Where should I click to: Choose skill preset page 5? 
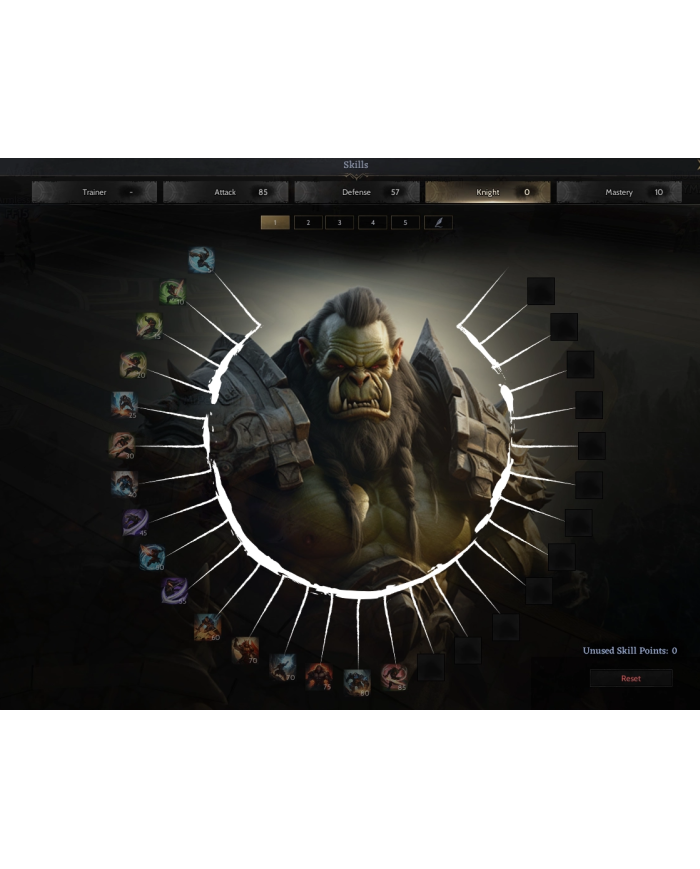405,222
